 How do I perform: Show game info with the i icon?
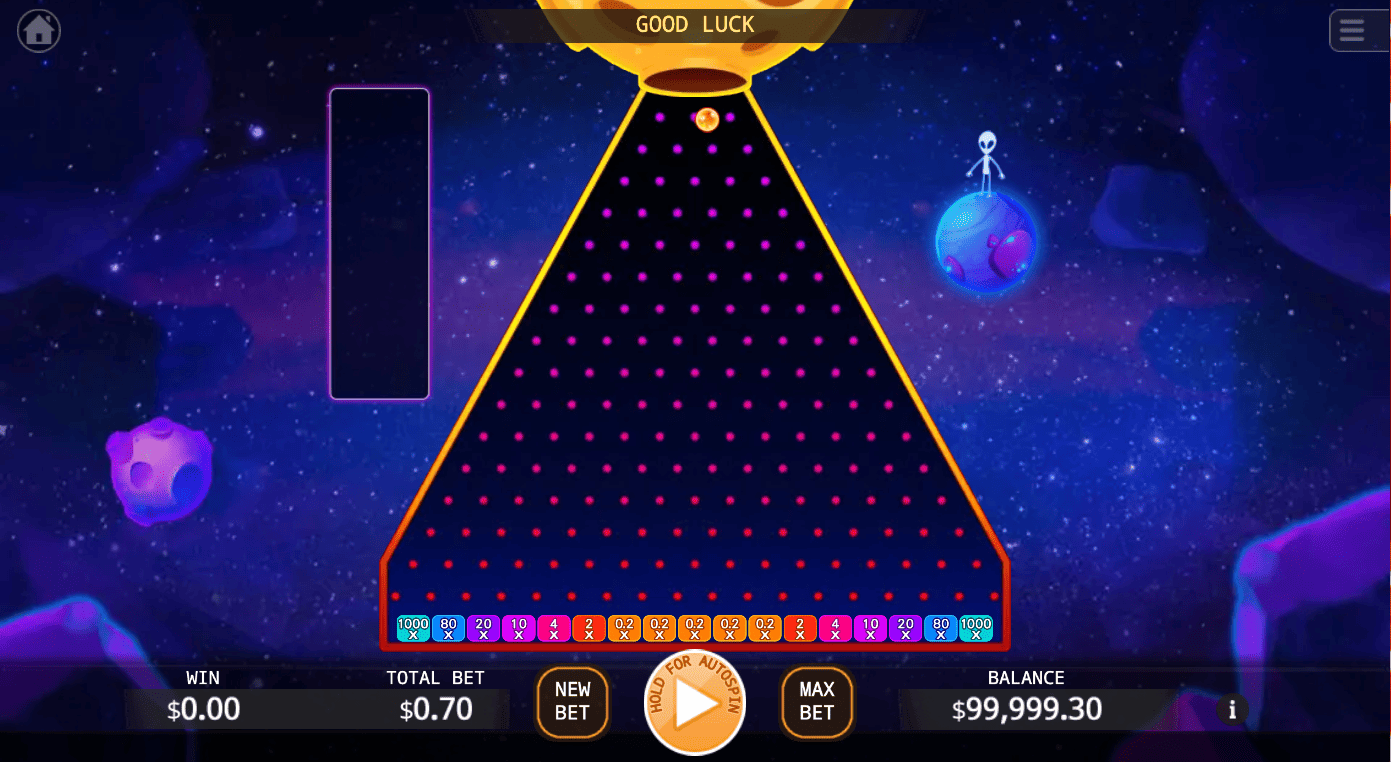coord(1232,710)
